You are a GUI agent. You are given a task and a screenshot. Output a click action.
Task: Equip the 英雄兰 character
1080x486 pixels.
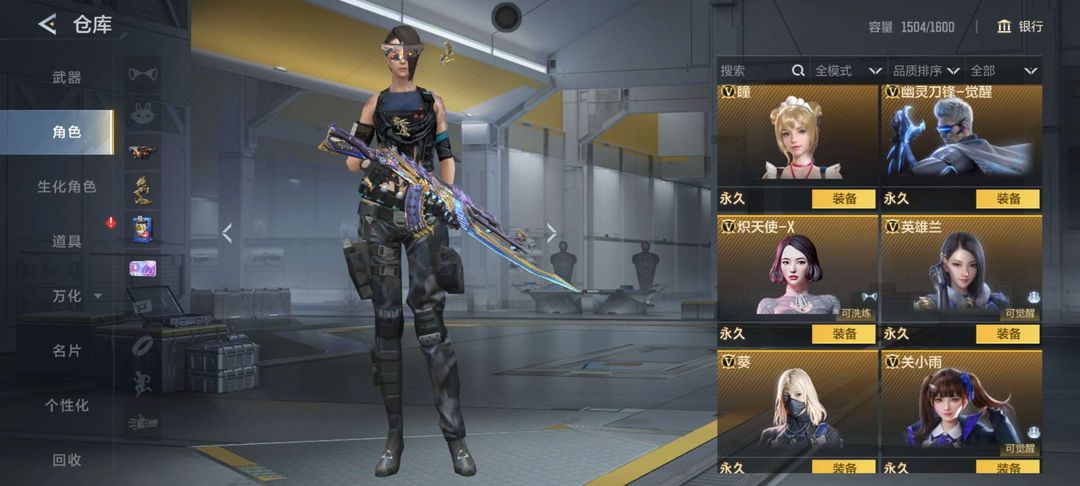(x=1007, y=334)
